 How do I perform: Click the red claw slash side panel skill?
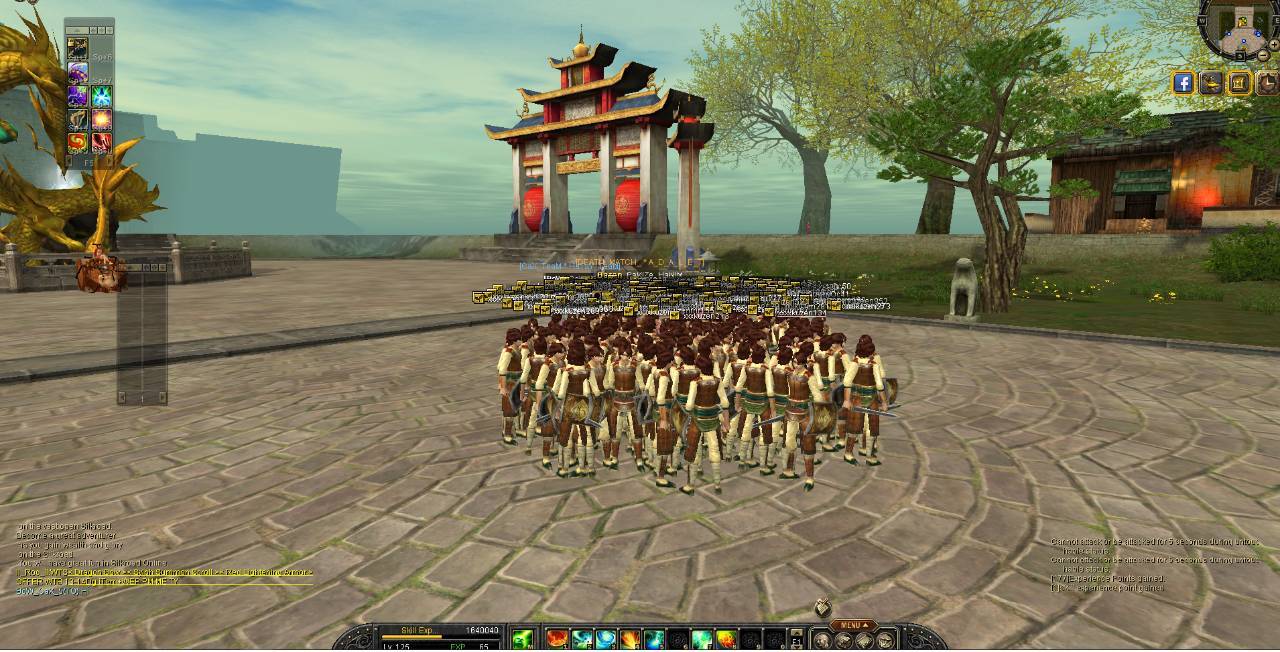click(x=101, y=143)
